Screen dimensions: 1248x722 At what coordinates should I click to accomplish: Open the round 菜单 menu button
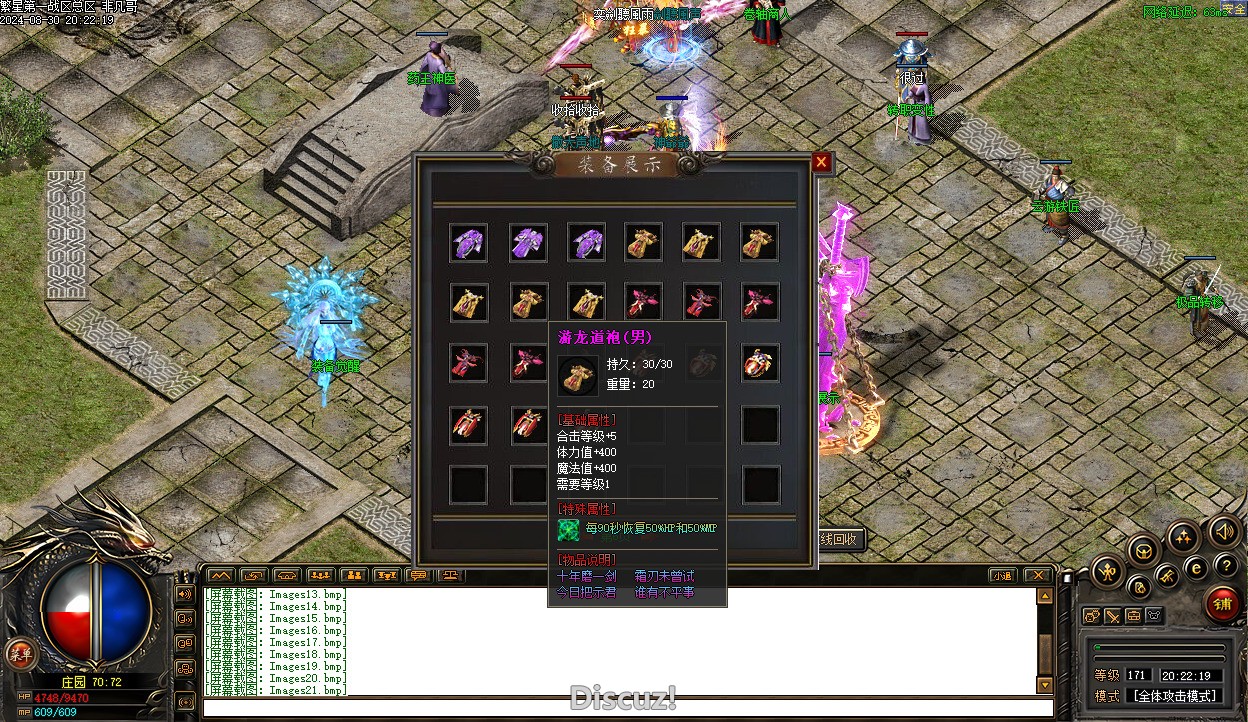pos(19,654)
